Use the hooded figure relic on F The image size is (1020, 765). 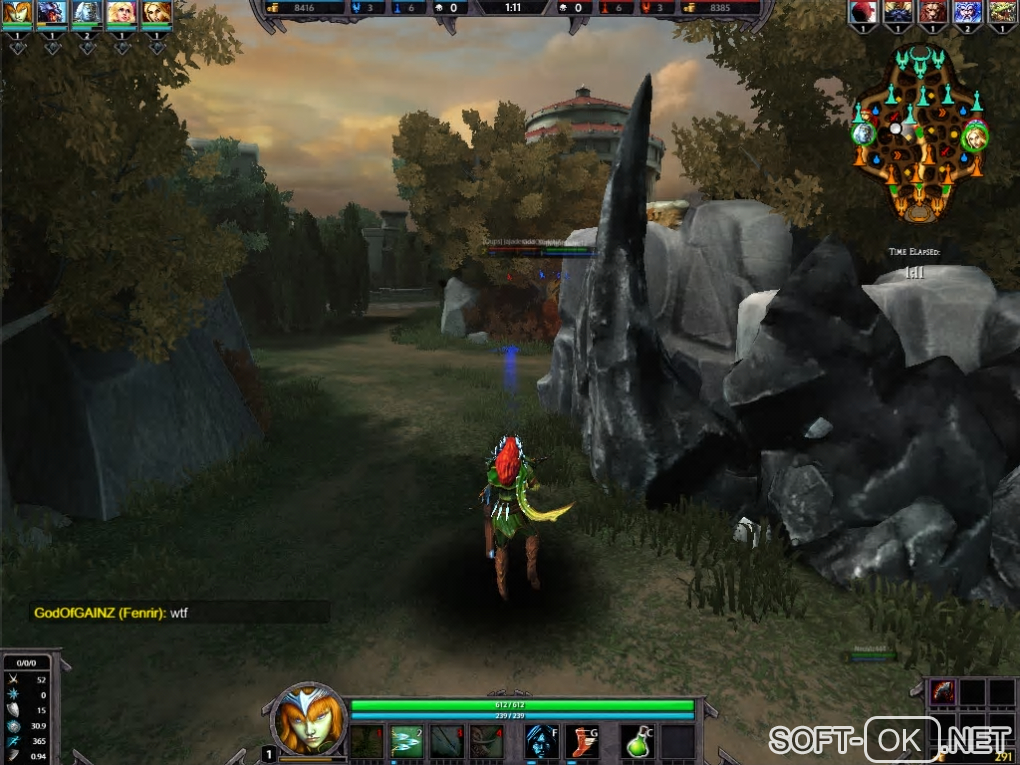point(541,741)
